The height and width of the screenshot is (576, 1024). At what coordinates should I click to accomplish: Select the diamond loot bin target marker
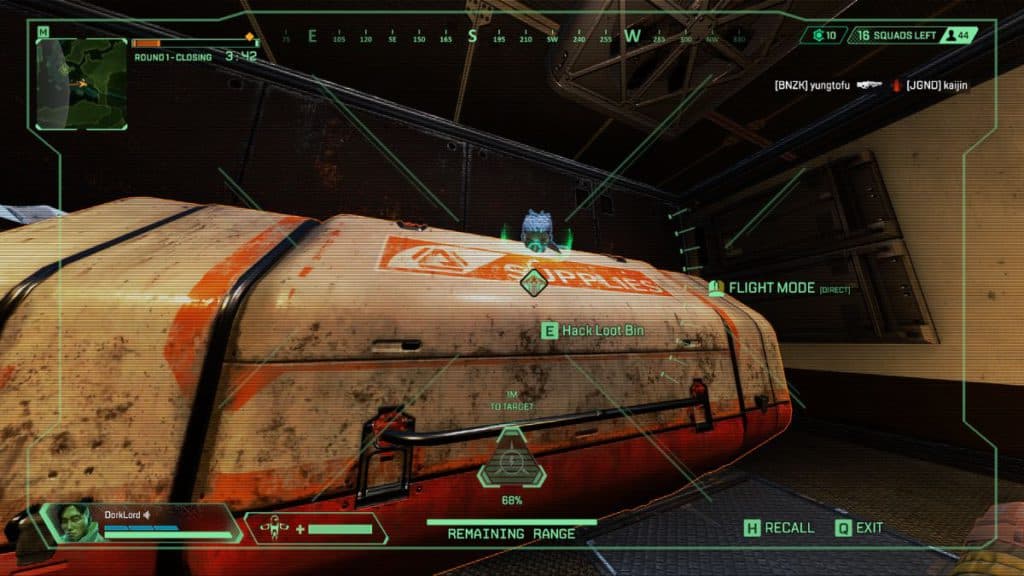coord(535,283)
